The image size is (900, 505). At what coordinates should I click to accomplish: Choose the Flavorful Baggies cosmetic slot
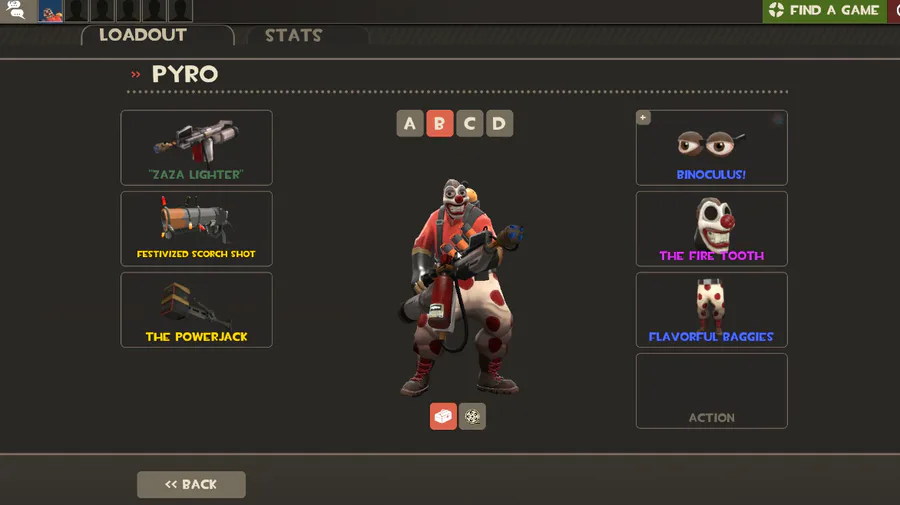[711, 309]
